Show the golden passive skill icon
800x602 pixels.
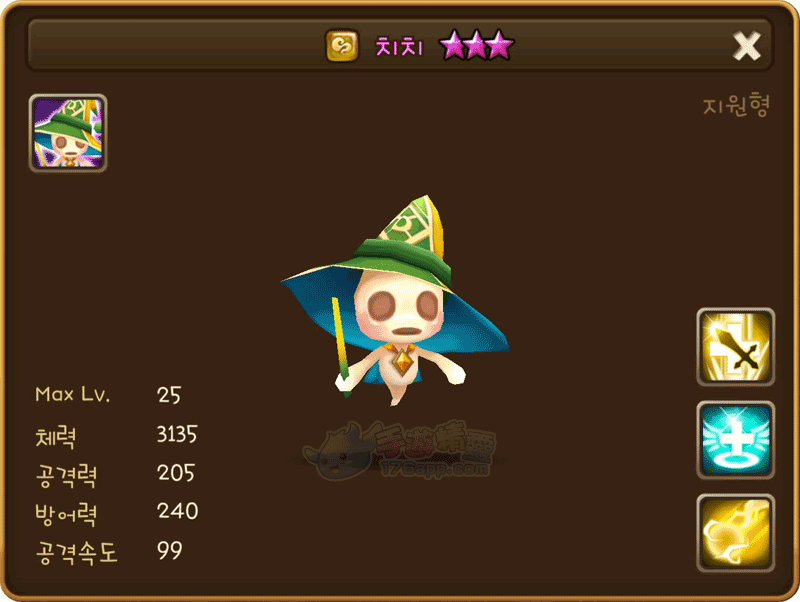coord(735,533)
